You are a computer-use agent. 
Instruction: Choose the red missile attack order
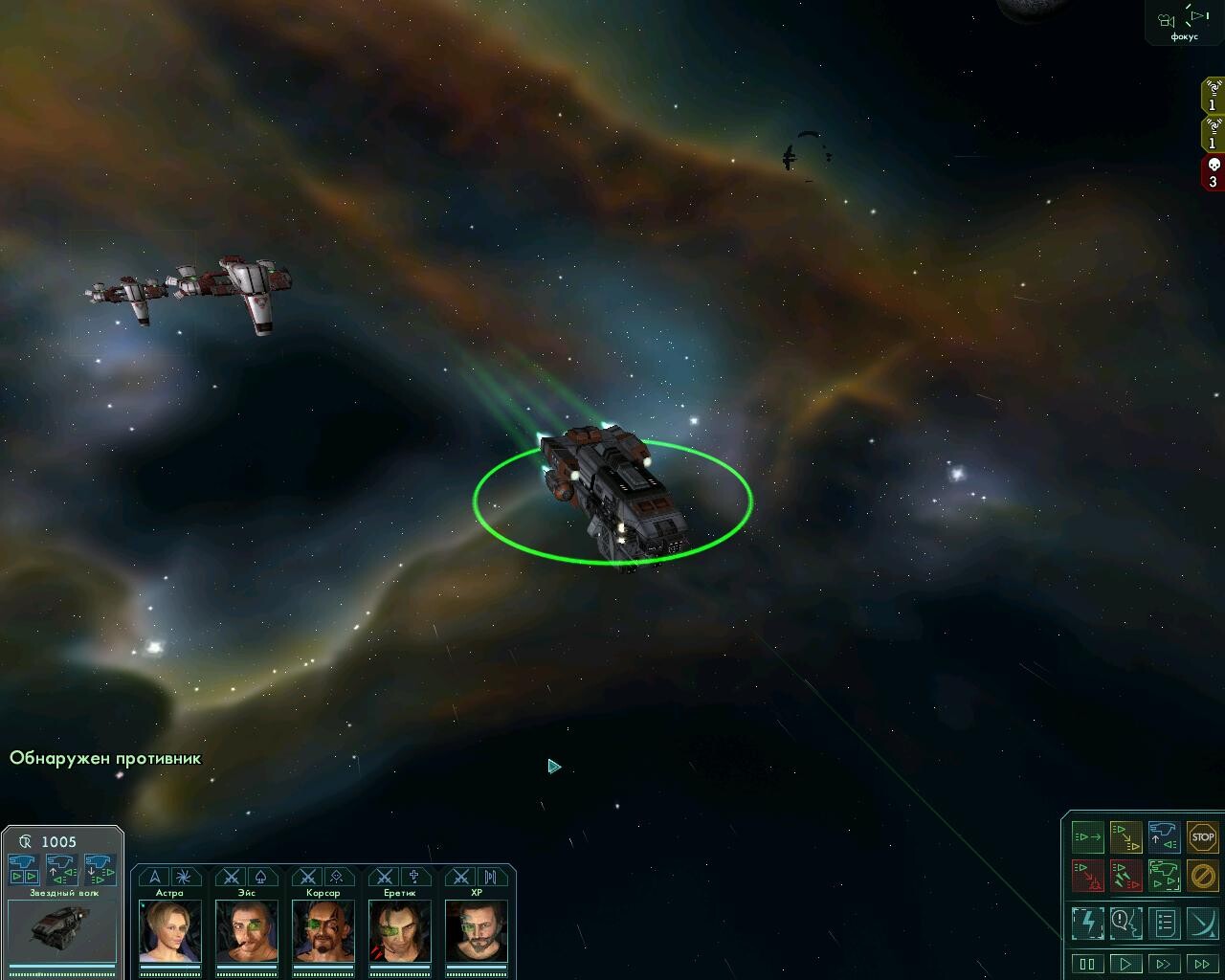(x=1125, y=875)
